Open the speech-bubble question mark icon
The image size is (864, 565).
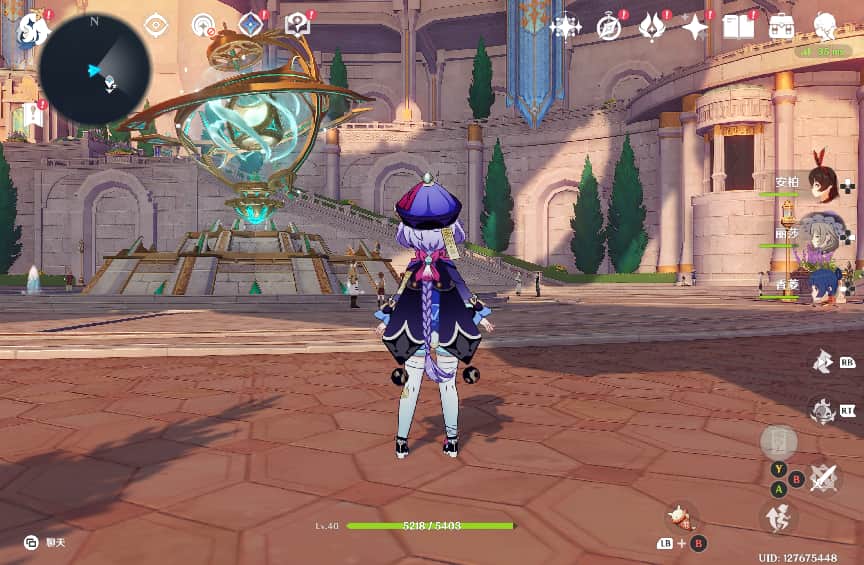(297, 25)
